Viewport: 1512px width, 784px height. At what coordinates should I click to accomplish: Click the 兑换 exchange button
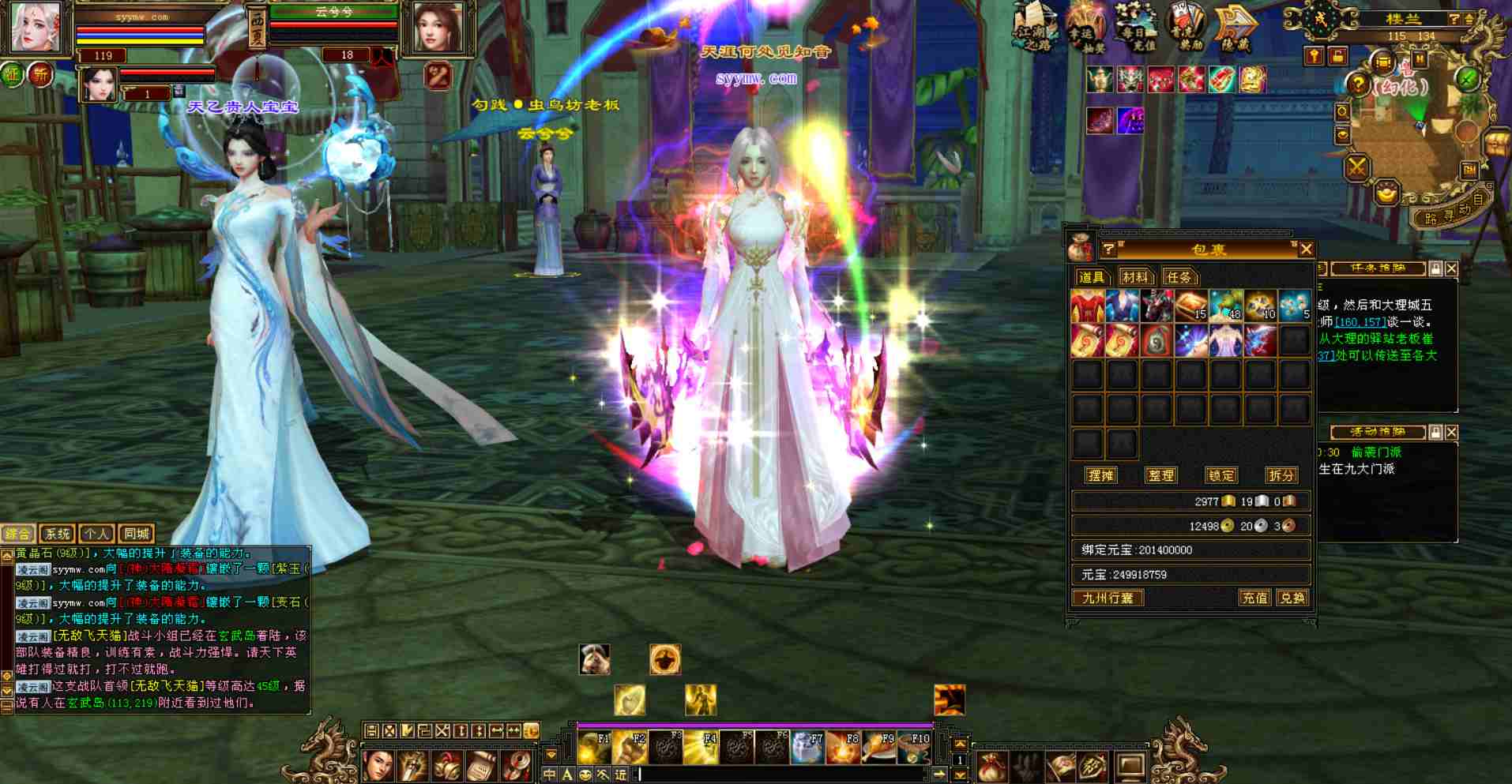point(1292,598)
